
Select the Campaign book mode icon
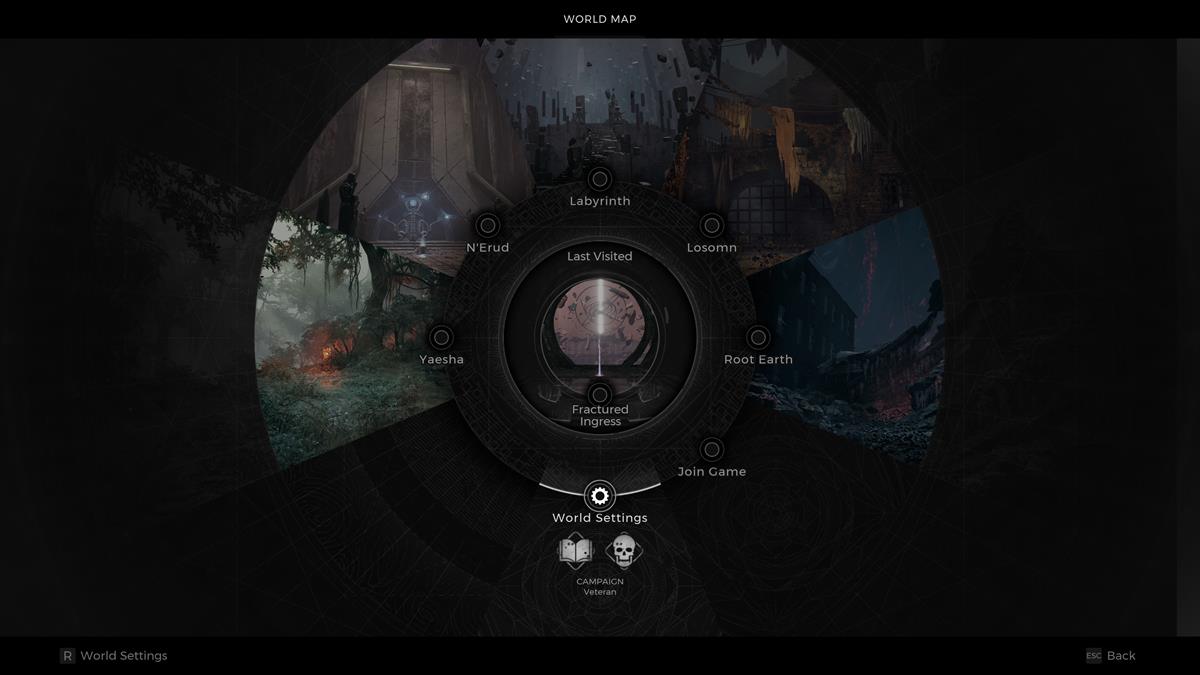tap(575, 550)
